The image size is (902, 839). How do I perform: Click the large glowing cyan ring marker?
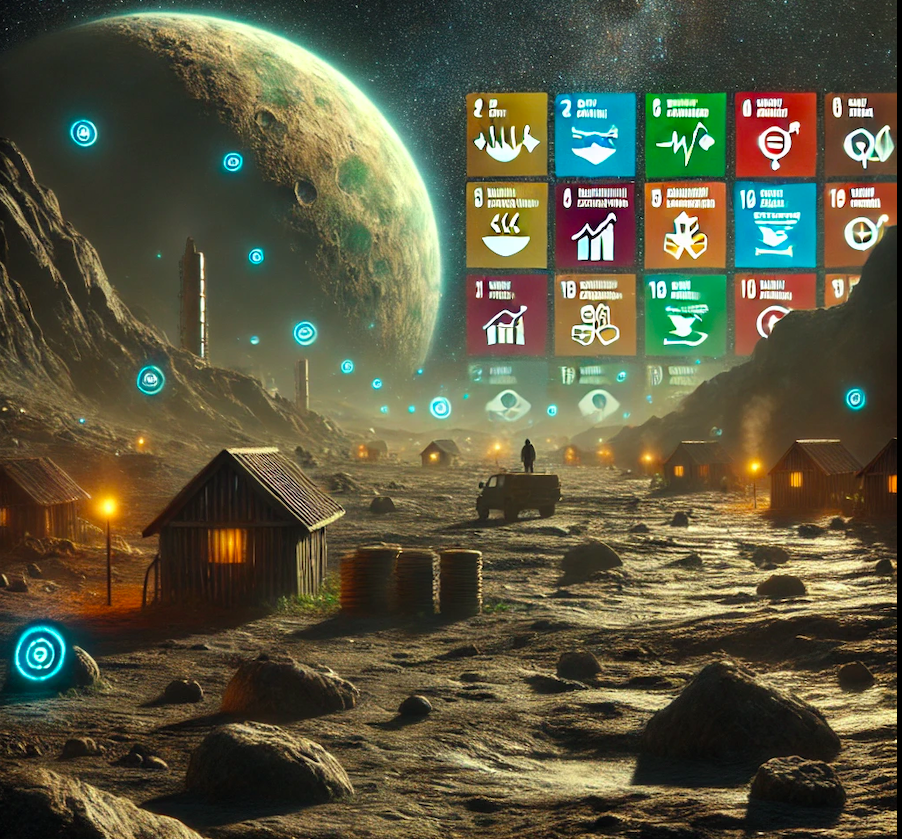tap(40, 653)
